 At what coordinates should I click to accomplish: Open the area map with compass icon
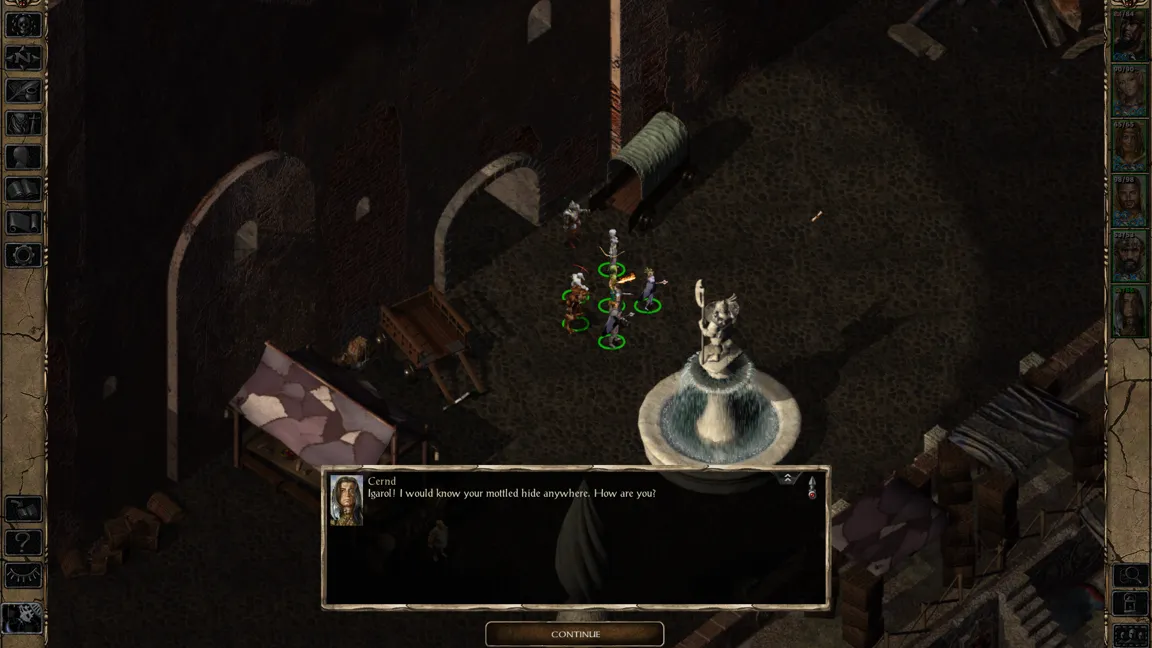(24, 57)
